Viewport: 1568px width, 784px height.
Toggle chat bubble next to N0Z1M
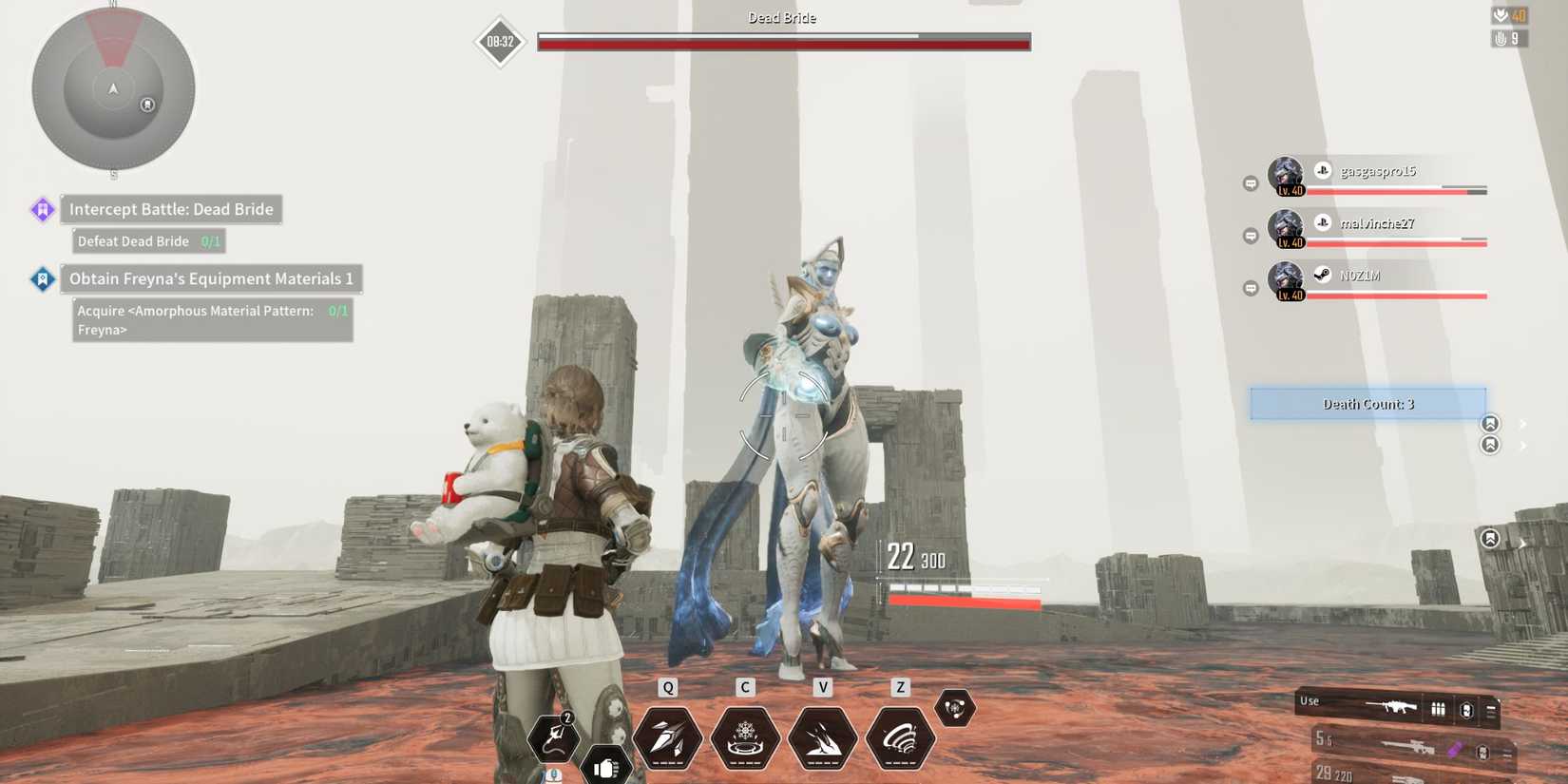(1250, 286)
